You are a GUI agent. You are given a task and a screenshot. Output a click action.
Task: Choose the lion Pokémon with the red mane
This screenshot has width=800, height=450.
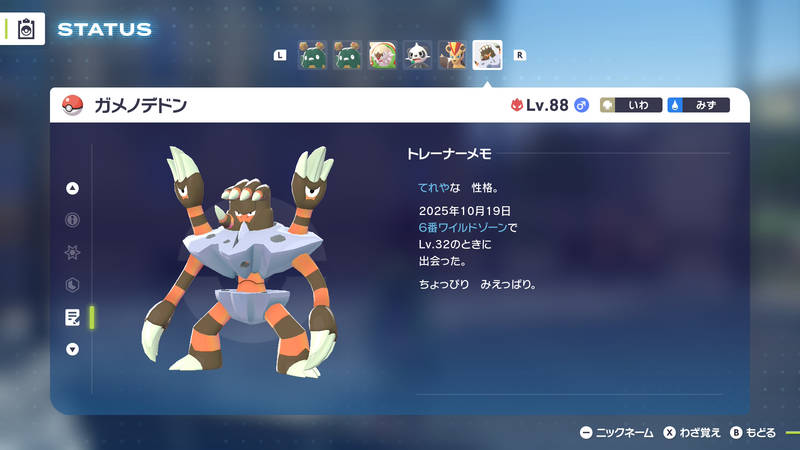[452, 55]
